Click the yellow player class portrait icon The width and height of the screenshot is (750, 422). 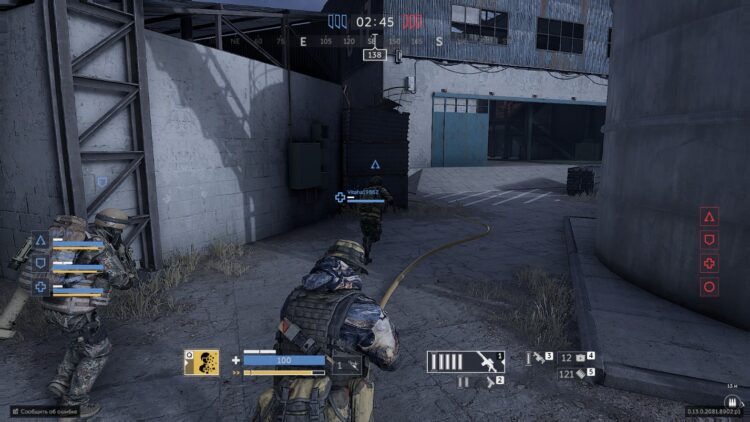pyautogui.click(x=201, y=362)
